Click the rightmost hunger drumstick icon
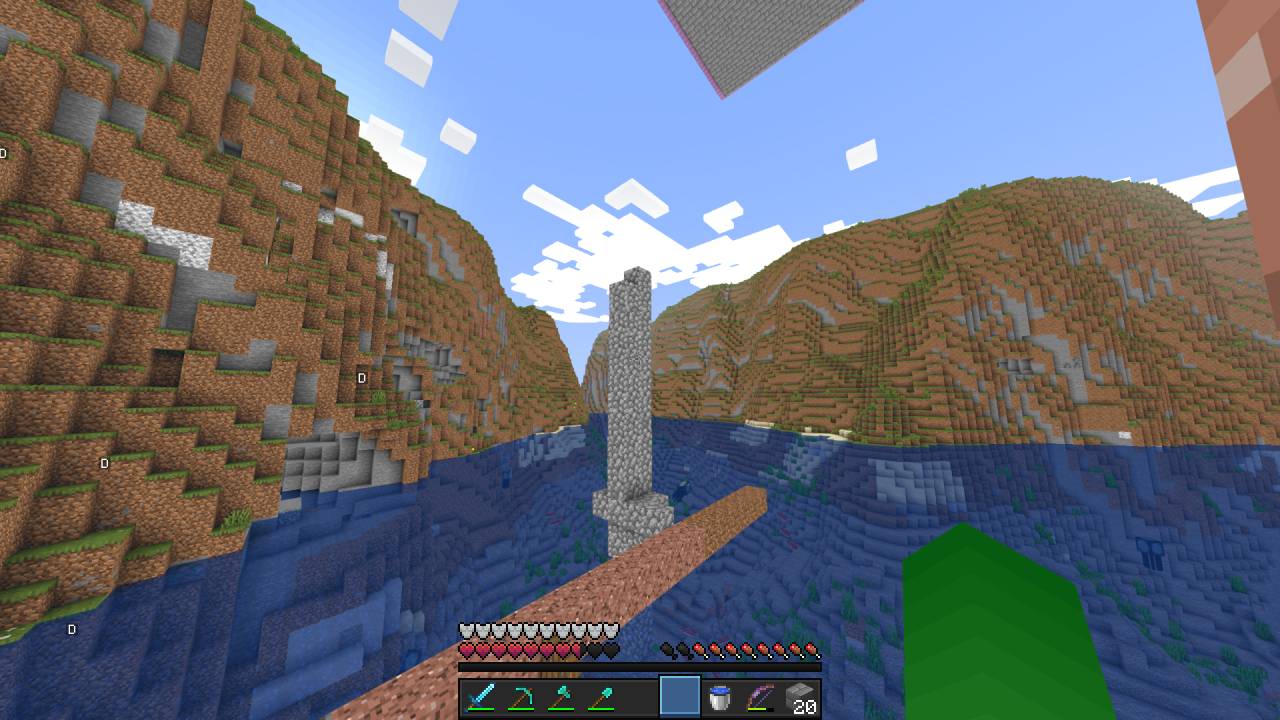 (x=809, y=649)
